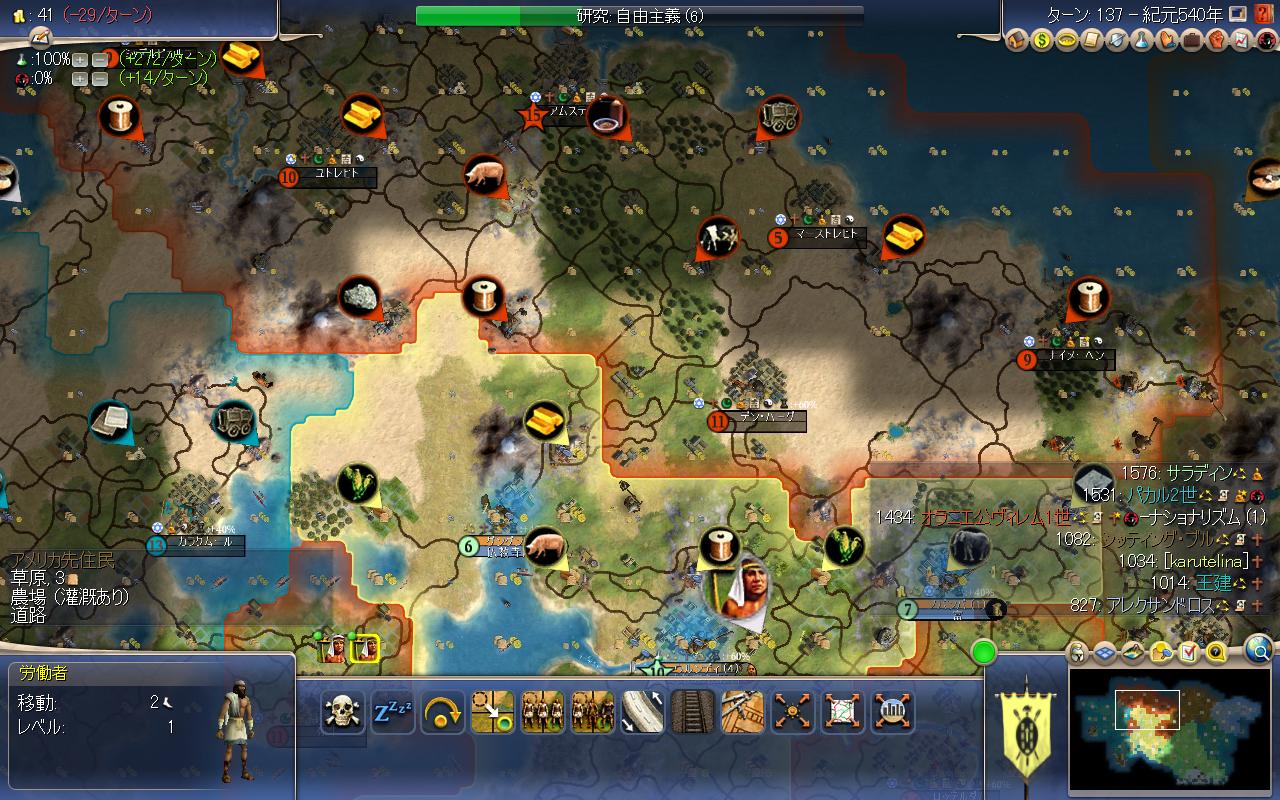Delete the worker with the skull button
Screen dimensions: 1280x800
point(343,712)
